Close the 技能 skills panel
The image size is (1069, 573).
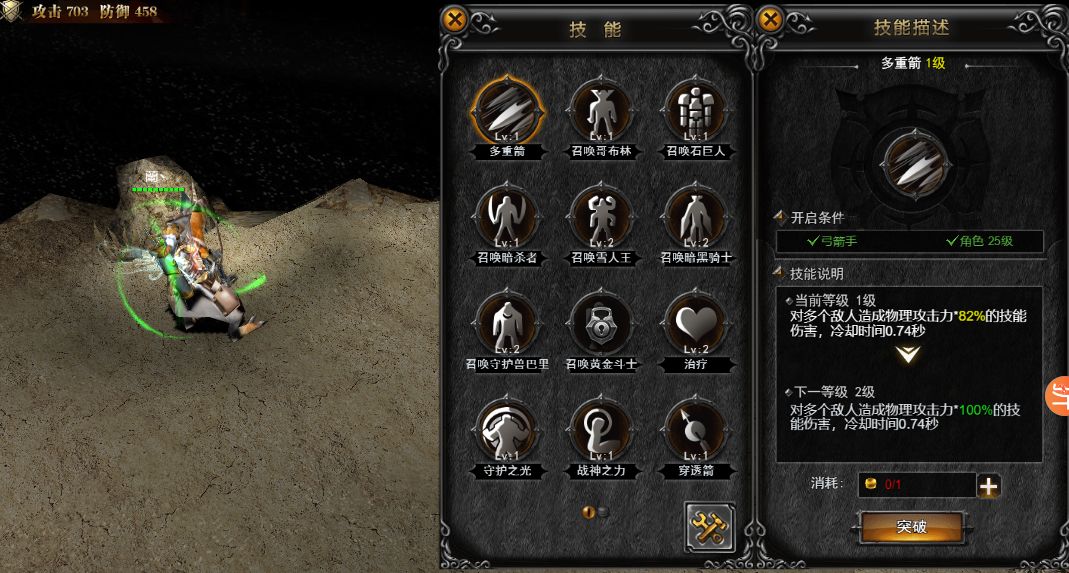(454, 20)
